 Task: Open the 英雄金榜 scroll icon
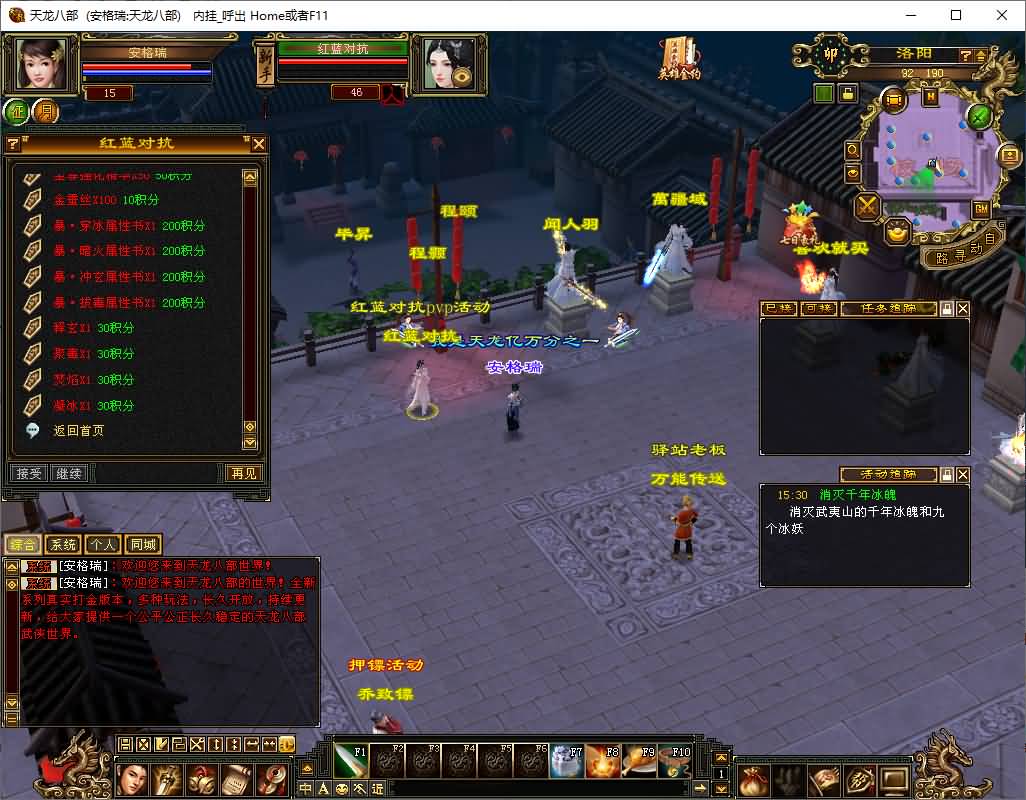point(679,58)
